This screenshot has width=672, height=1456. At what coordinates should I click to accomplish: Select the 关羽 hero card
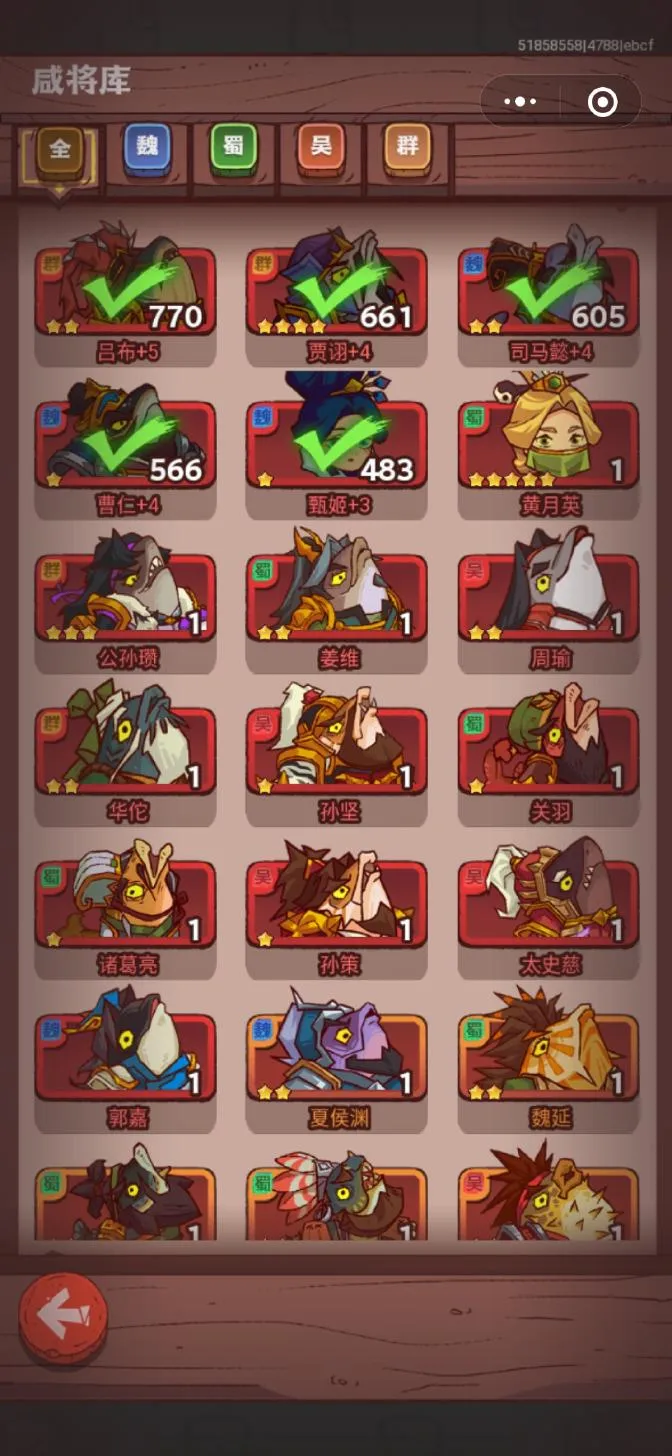(x=549, y=751)
